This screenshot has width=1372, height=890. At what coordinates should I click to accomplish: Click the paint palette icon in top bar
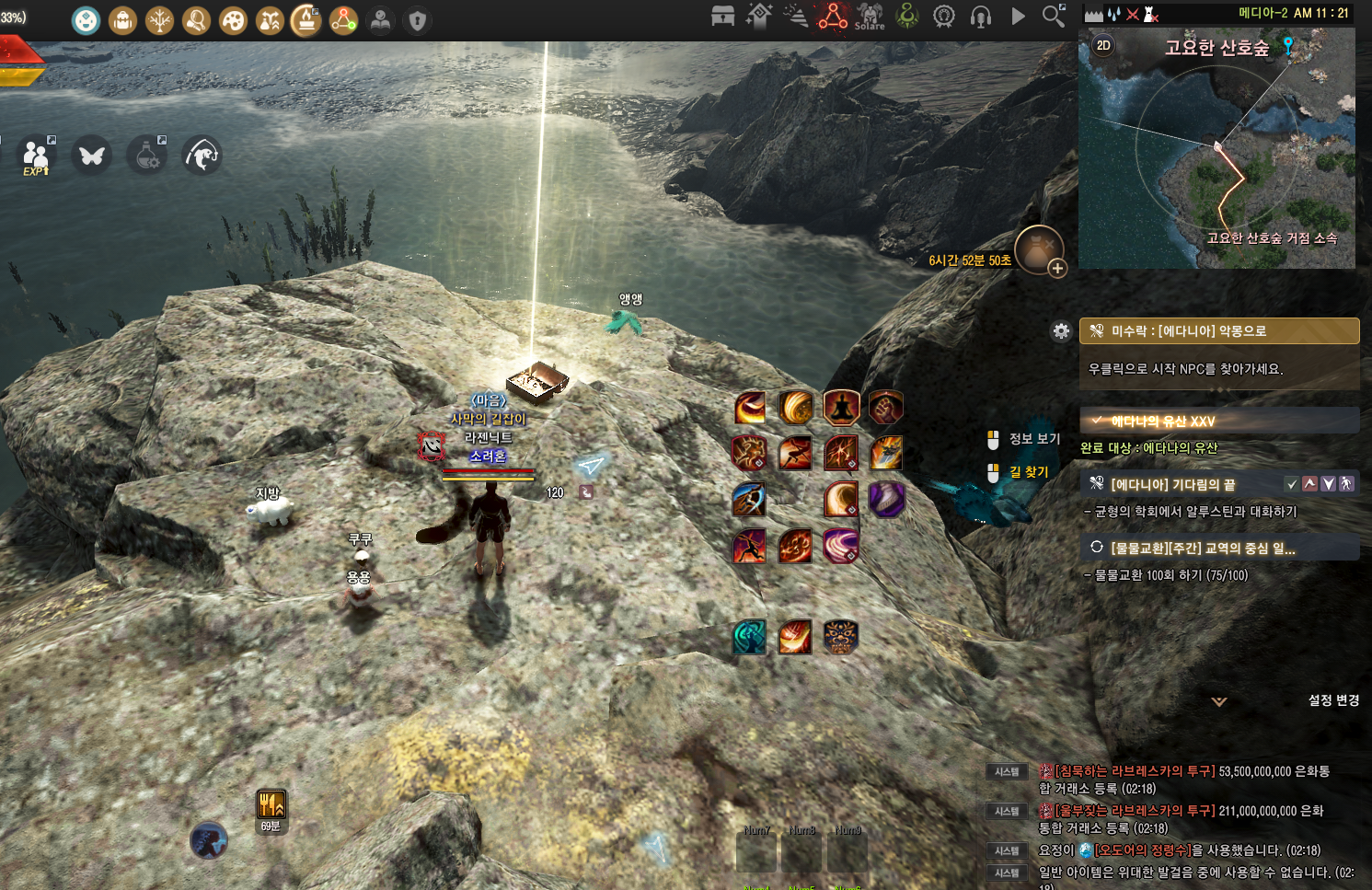[233, 20]
